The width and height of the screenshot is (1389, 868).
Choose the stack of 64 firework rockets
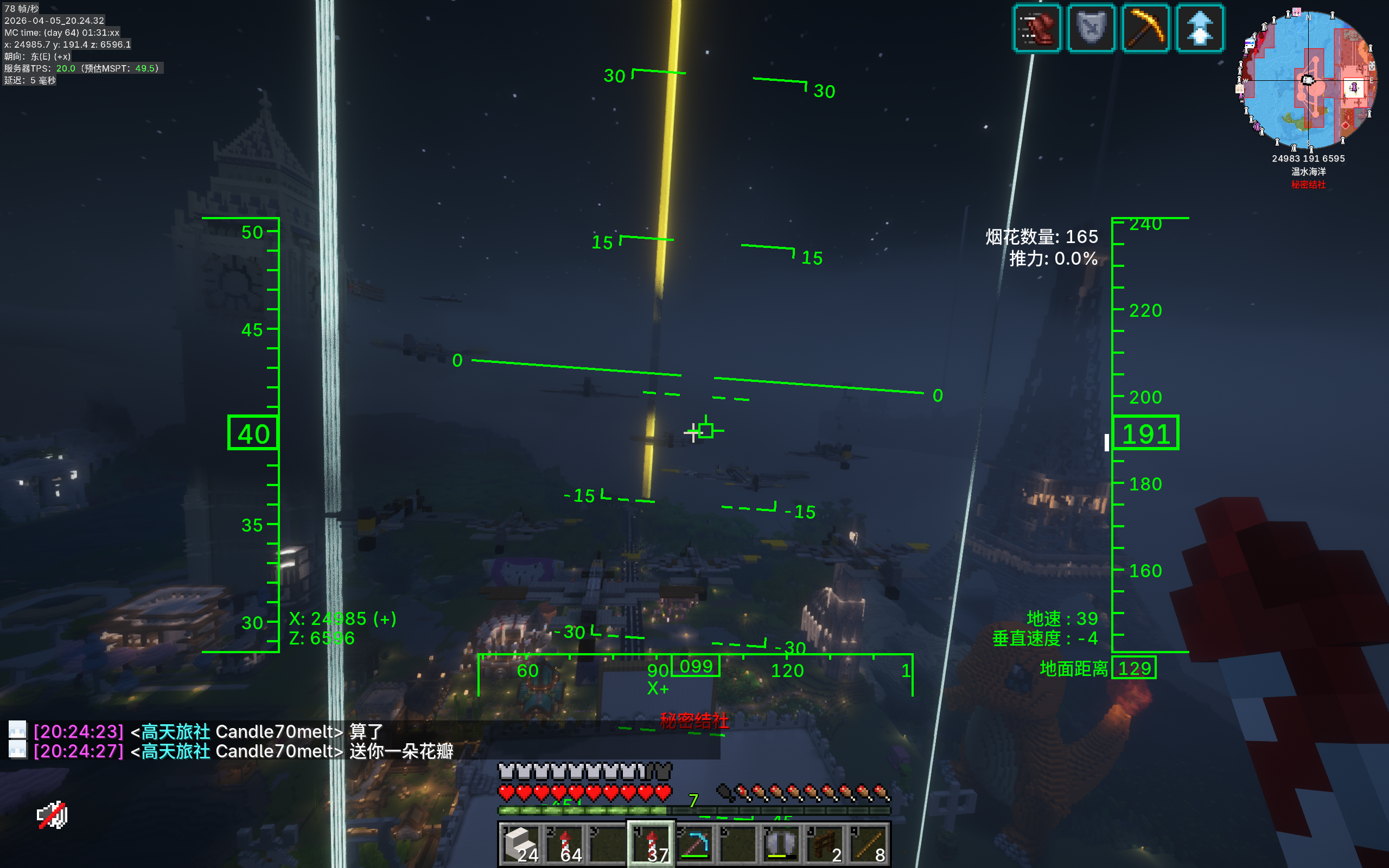564,843
